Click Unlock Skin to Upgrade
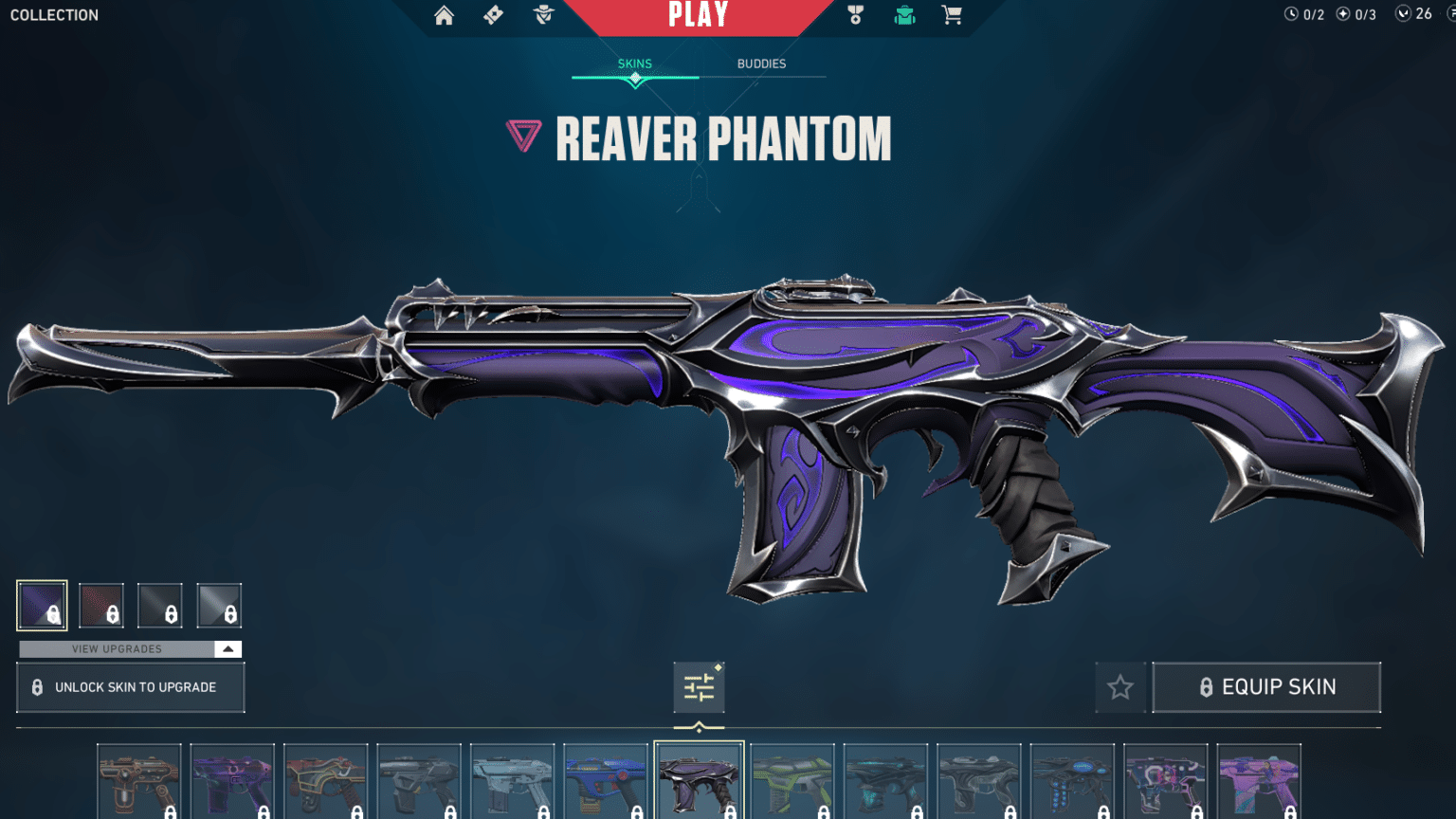Viewport: 1456px width, 819px height. (x=131, y=686)
